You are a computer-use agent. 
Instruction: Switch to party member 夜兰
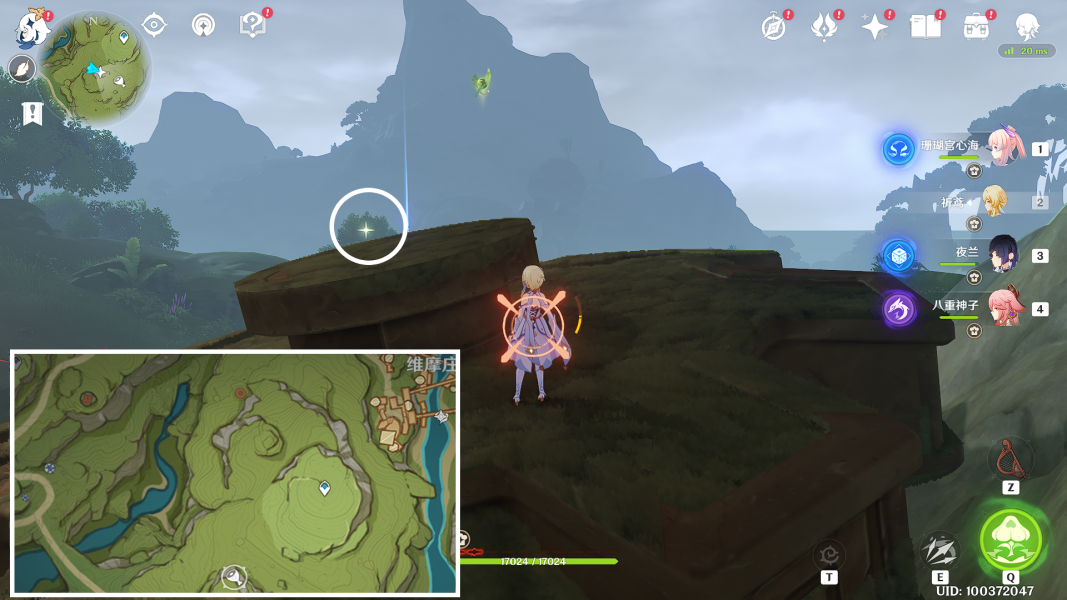[1003, 255]
